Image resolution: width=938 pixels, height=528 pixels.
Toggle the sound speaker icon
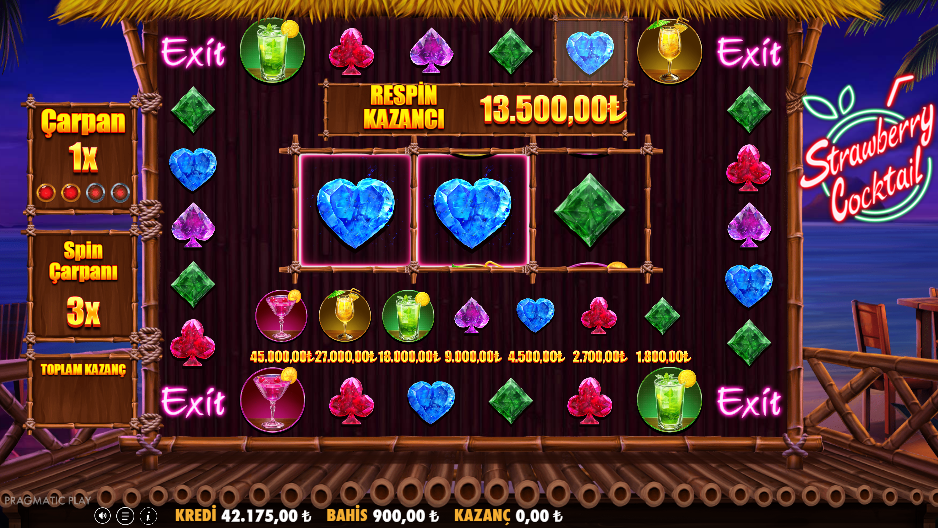point(103,516)
